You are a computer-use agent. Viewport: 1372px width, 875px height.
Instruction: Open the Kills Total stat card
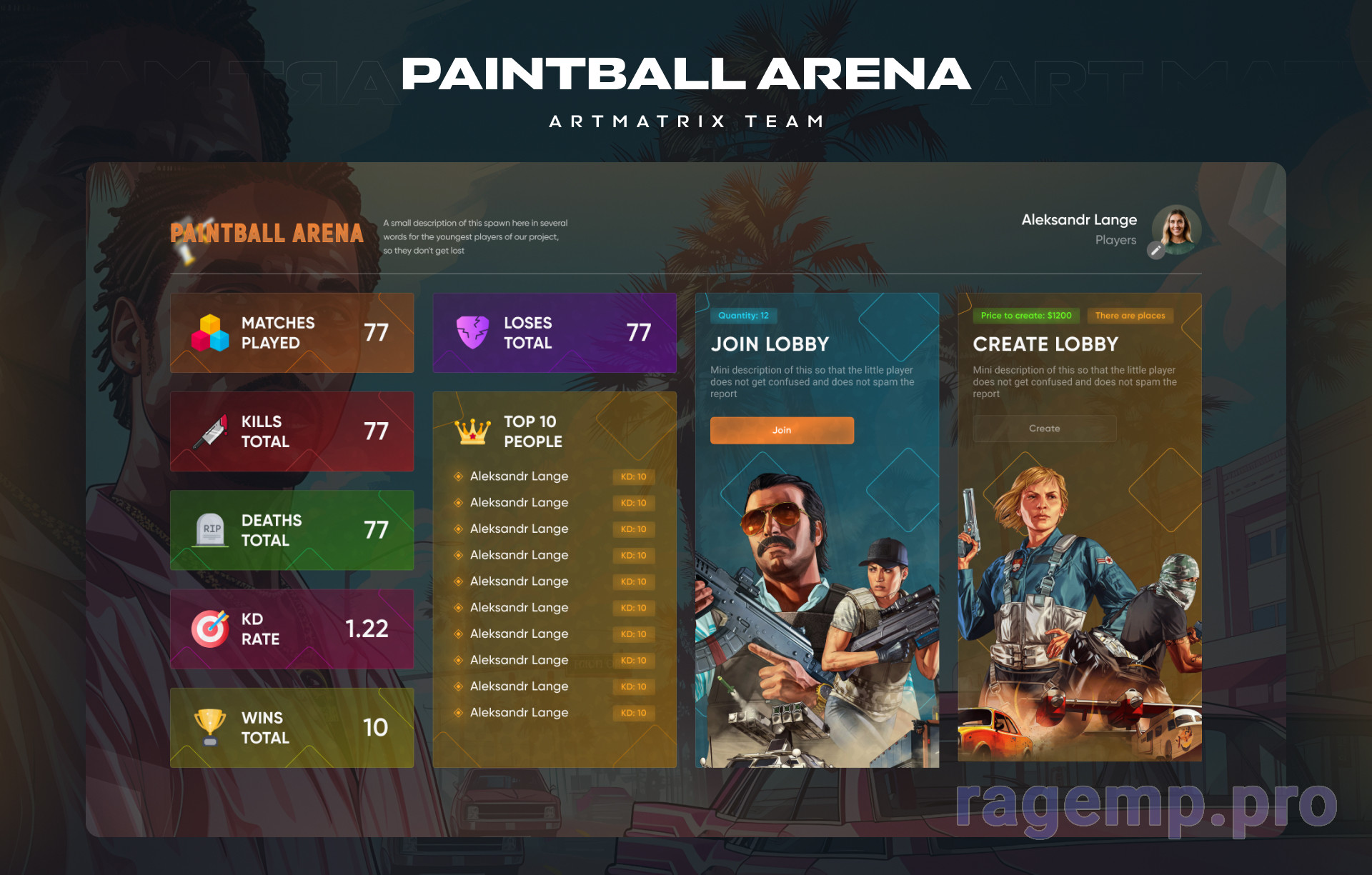292,431
